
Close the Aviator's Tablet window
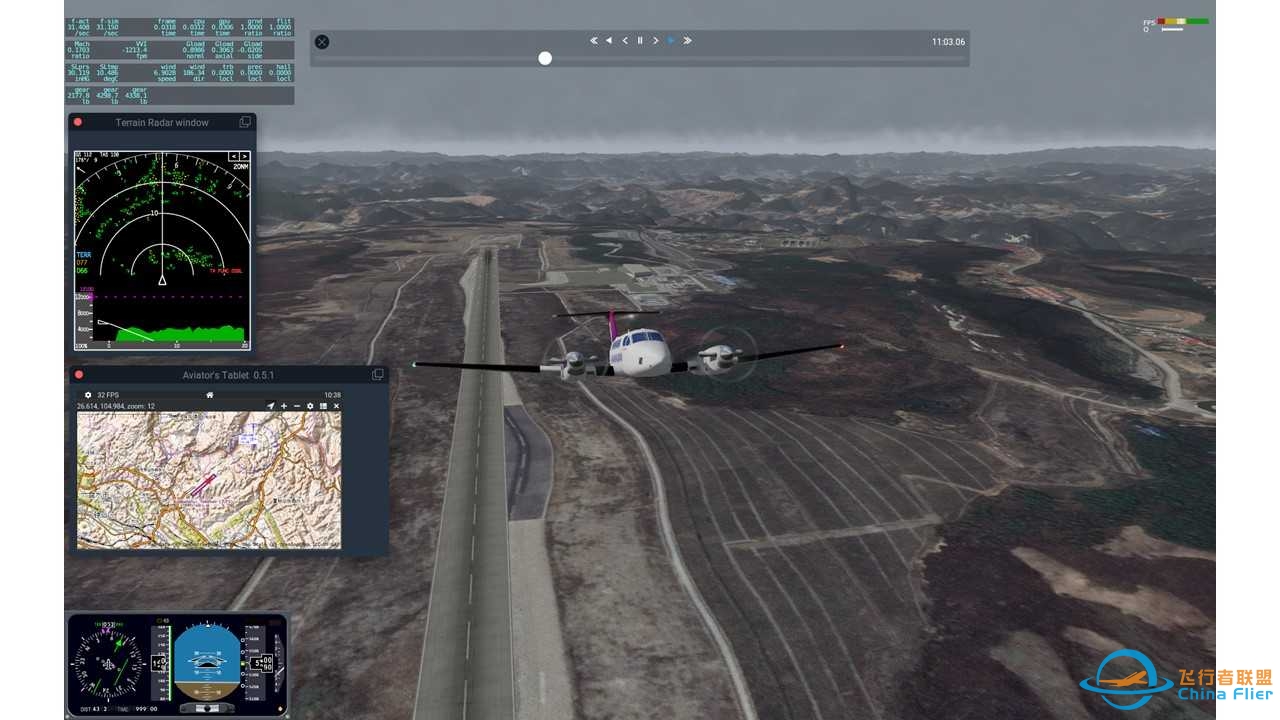[79, 375]
